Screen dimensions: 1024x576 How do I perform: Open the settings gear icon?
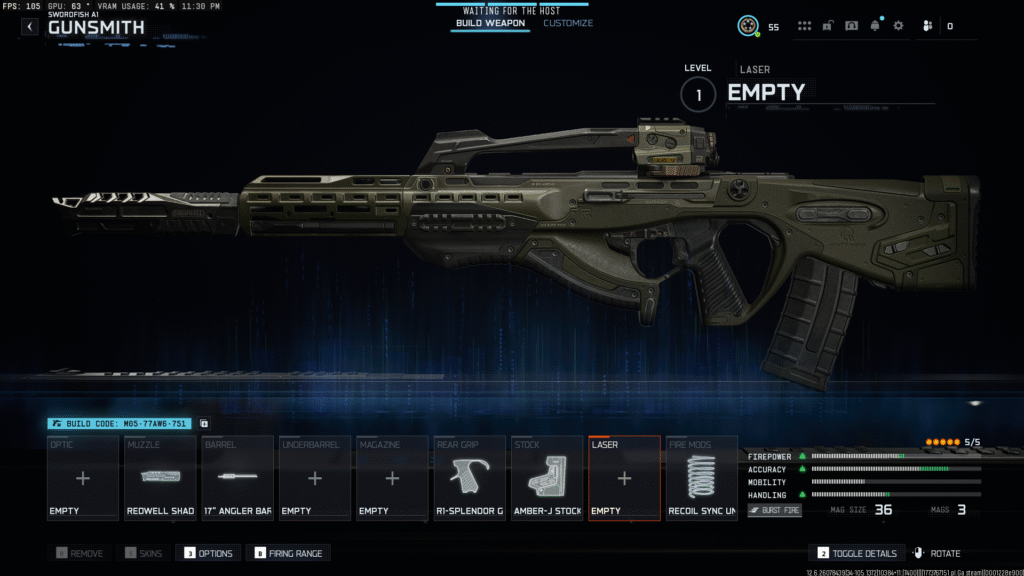click(898, 26)
